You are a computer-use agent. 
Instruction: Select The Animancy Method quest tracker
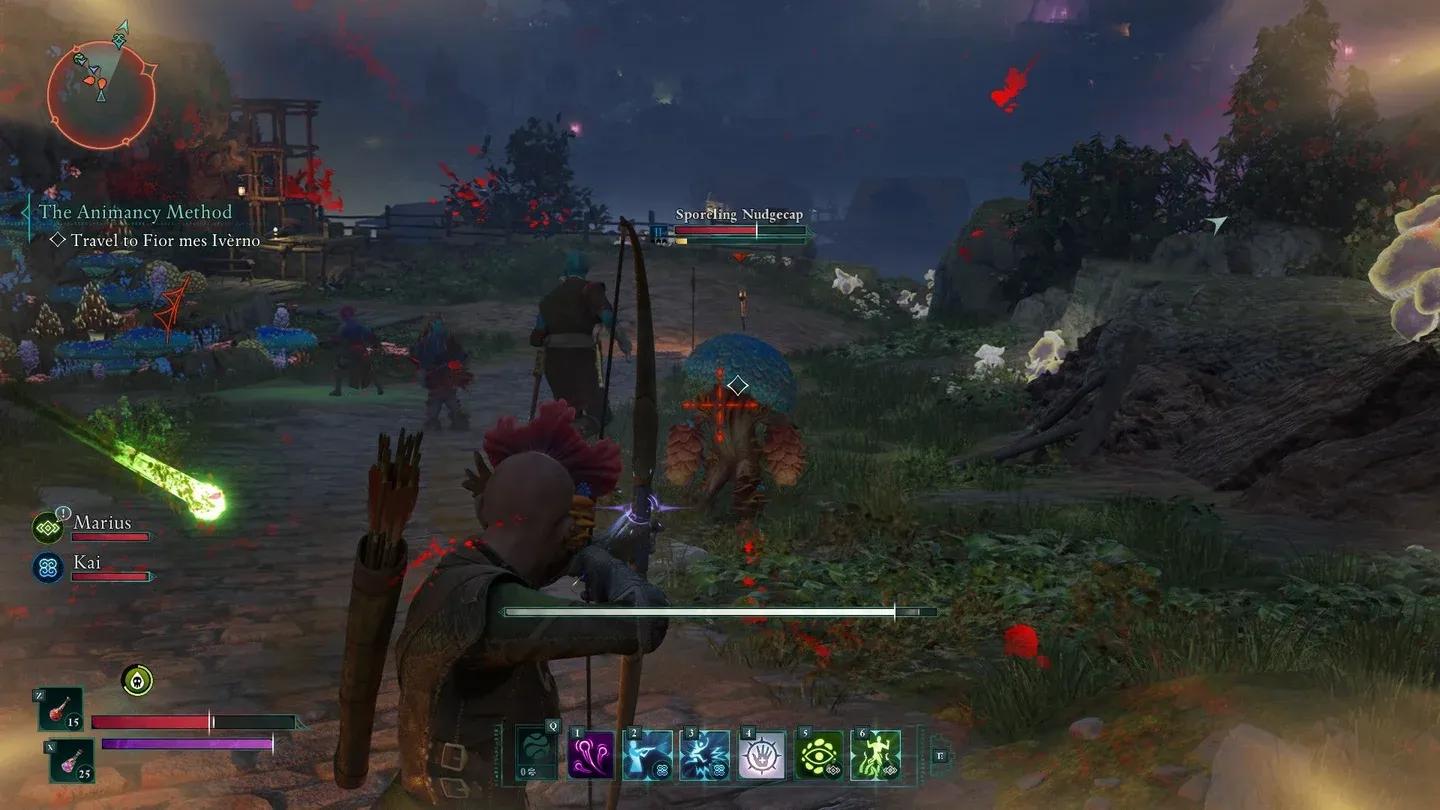[x=135, y=212]
